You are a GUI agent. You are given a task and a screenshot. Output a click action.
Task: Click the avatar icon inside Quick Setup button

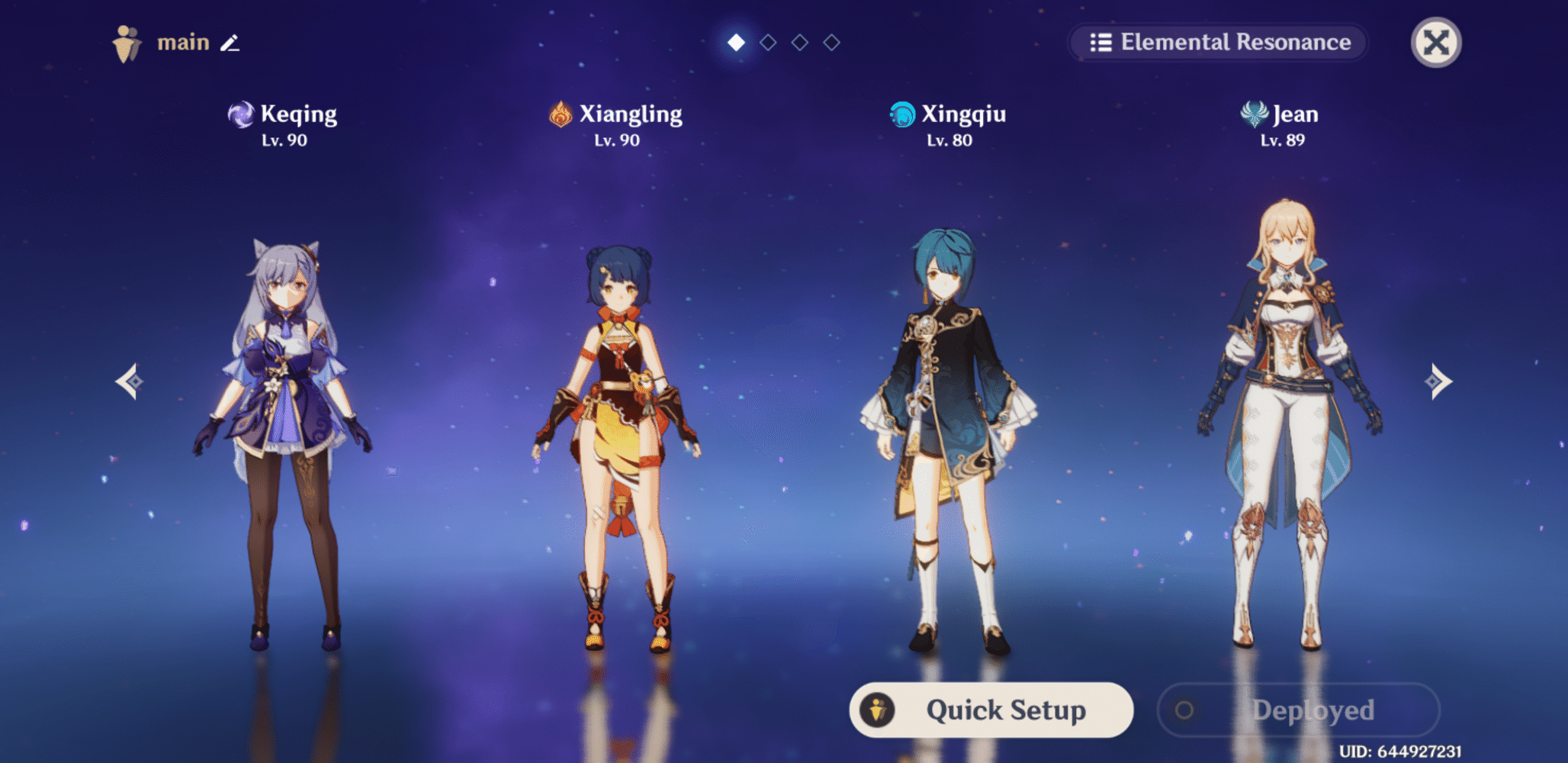click(879, 710)
